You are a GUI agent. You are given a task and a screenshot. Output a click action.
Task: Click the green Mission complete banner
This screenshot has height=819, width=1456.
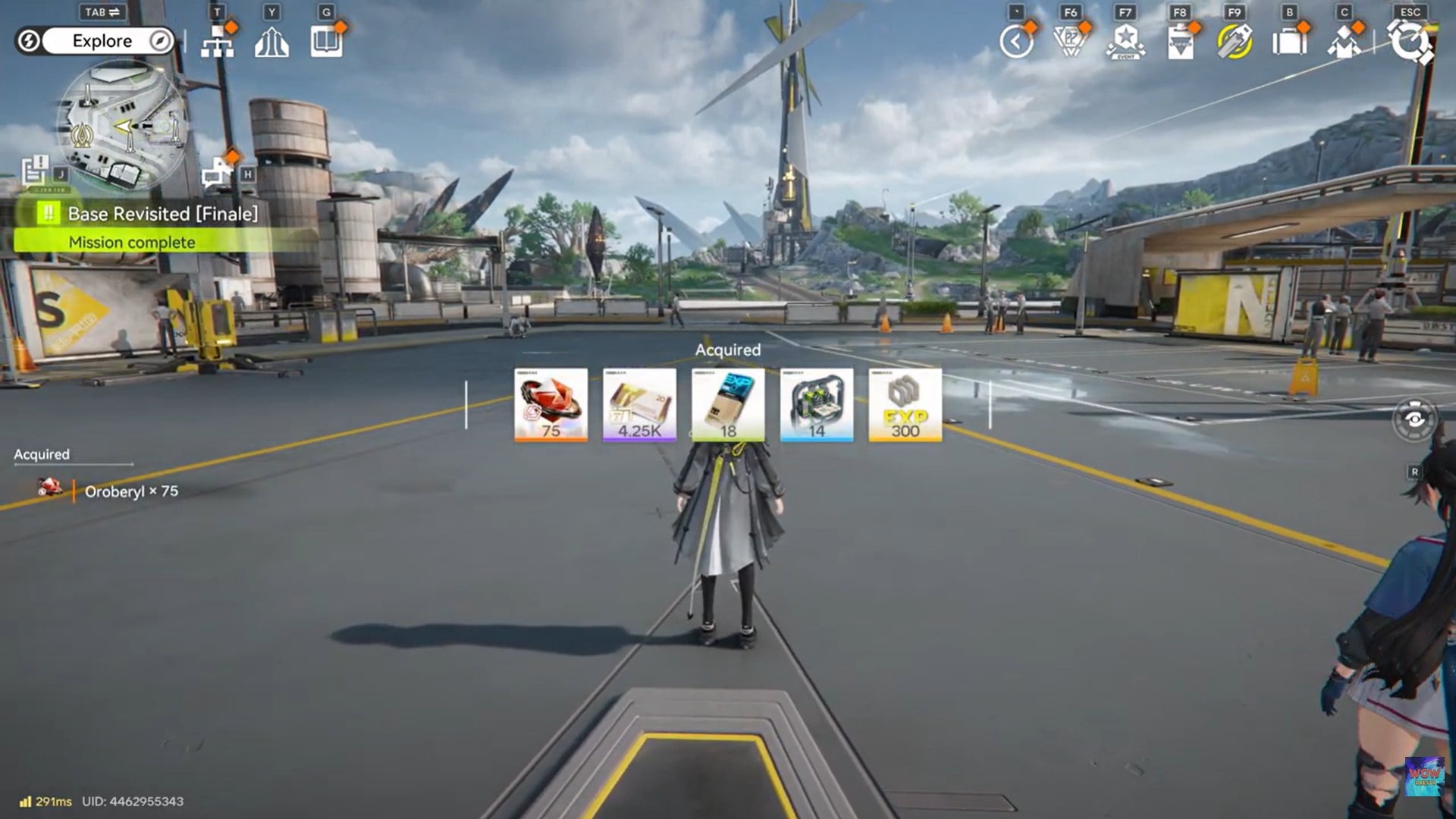coord(131,242)
